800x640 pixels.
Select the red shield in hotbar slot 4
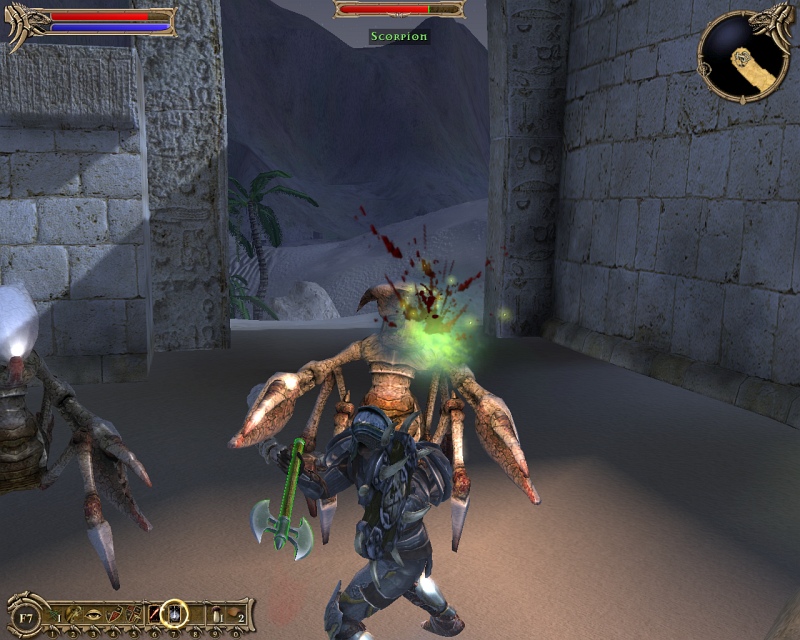pyautogui.click(x=113, y=613)
